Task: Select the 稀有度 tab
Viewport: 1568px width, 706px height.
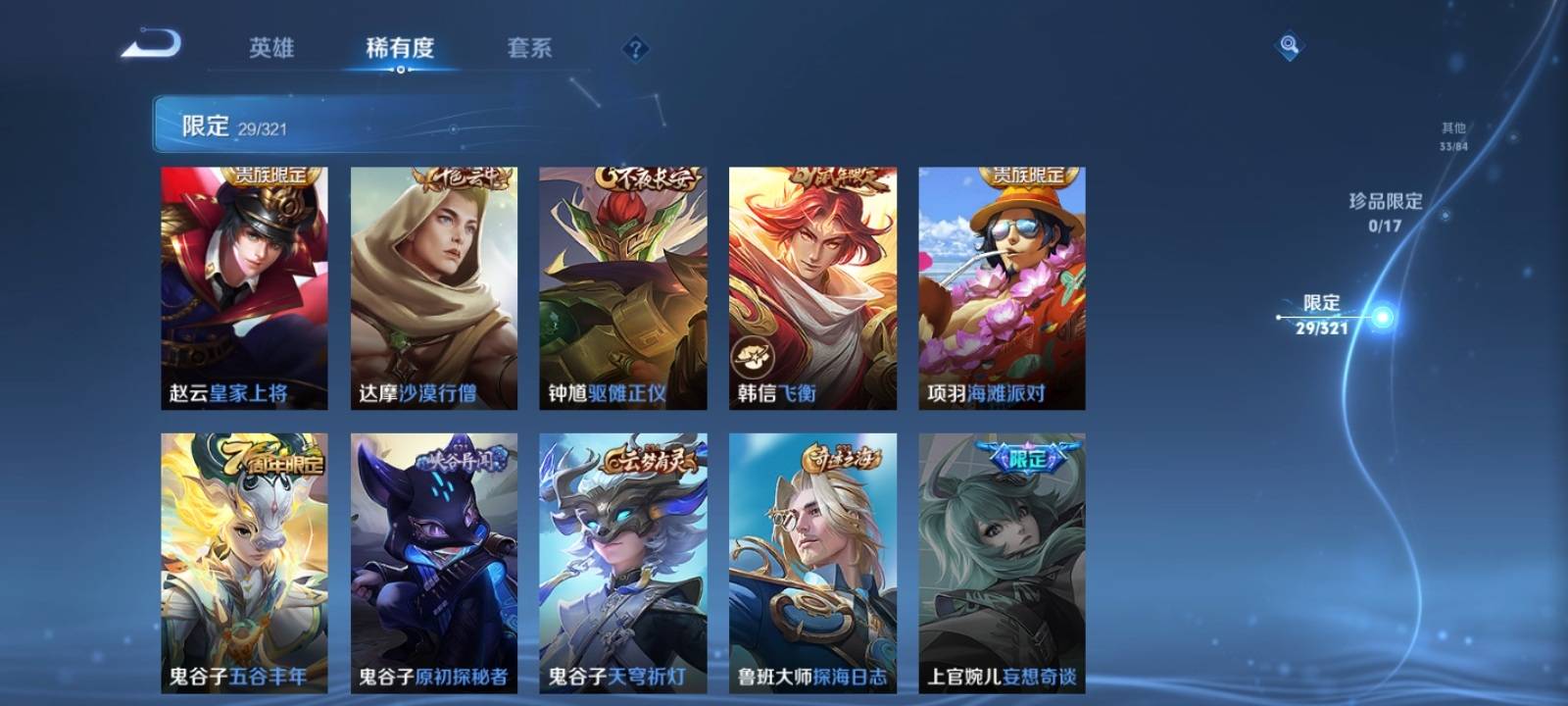Action: click(400, 48)
